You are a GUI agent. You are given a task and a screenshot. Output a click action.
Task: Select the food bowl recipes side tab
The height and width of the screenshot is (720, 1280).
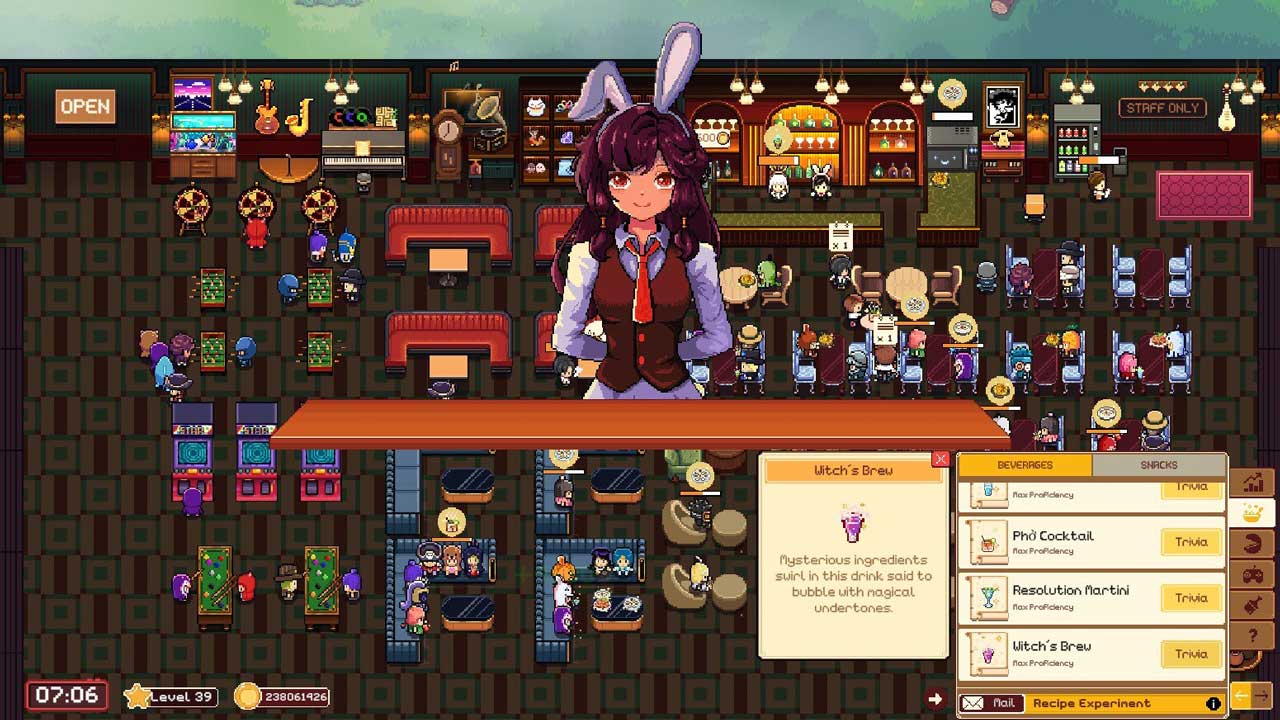(1252, 514)
